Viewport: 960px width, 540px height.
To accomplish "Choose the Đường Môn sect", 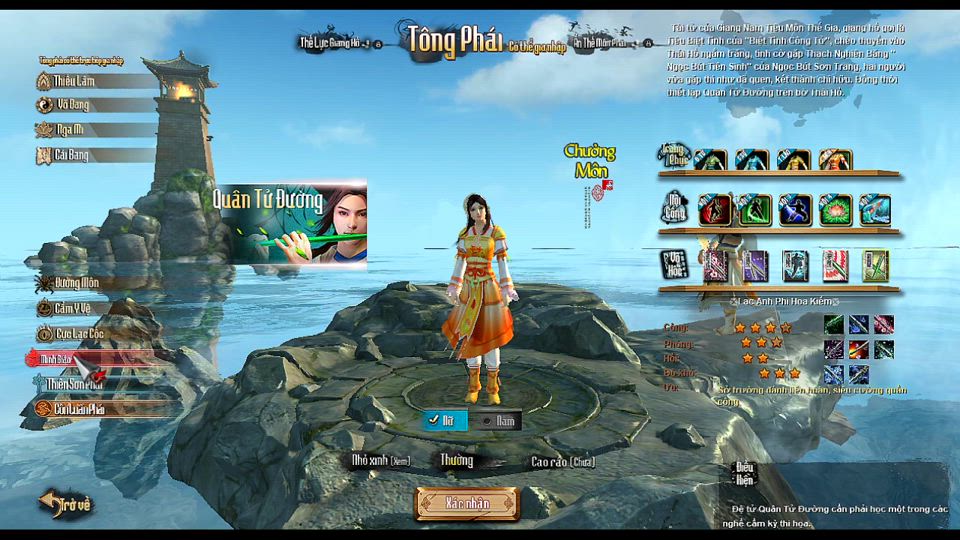I will point(76,283).
